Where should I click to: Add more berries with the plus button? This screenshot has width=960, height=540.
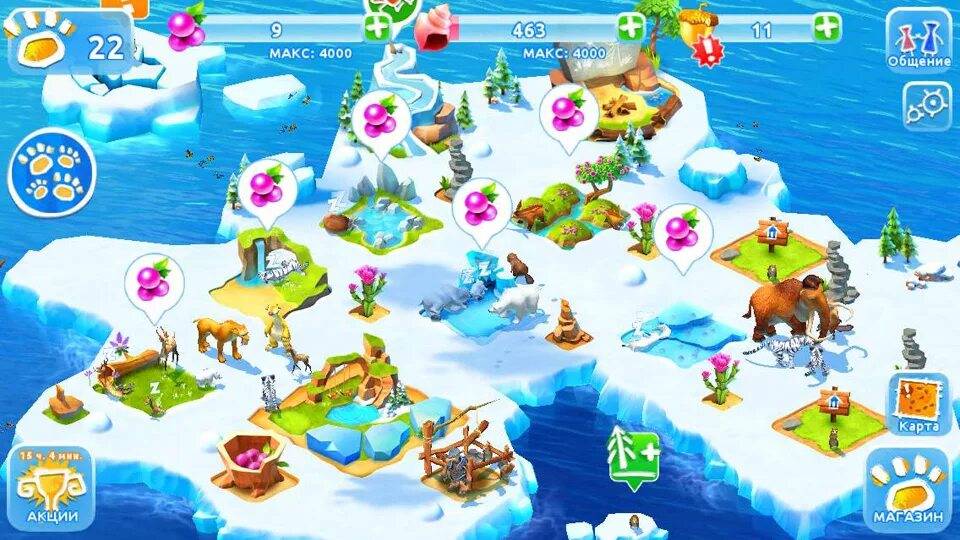click(378, 28)
